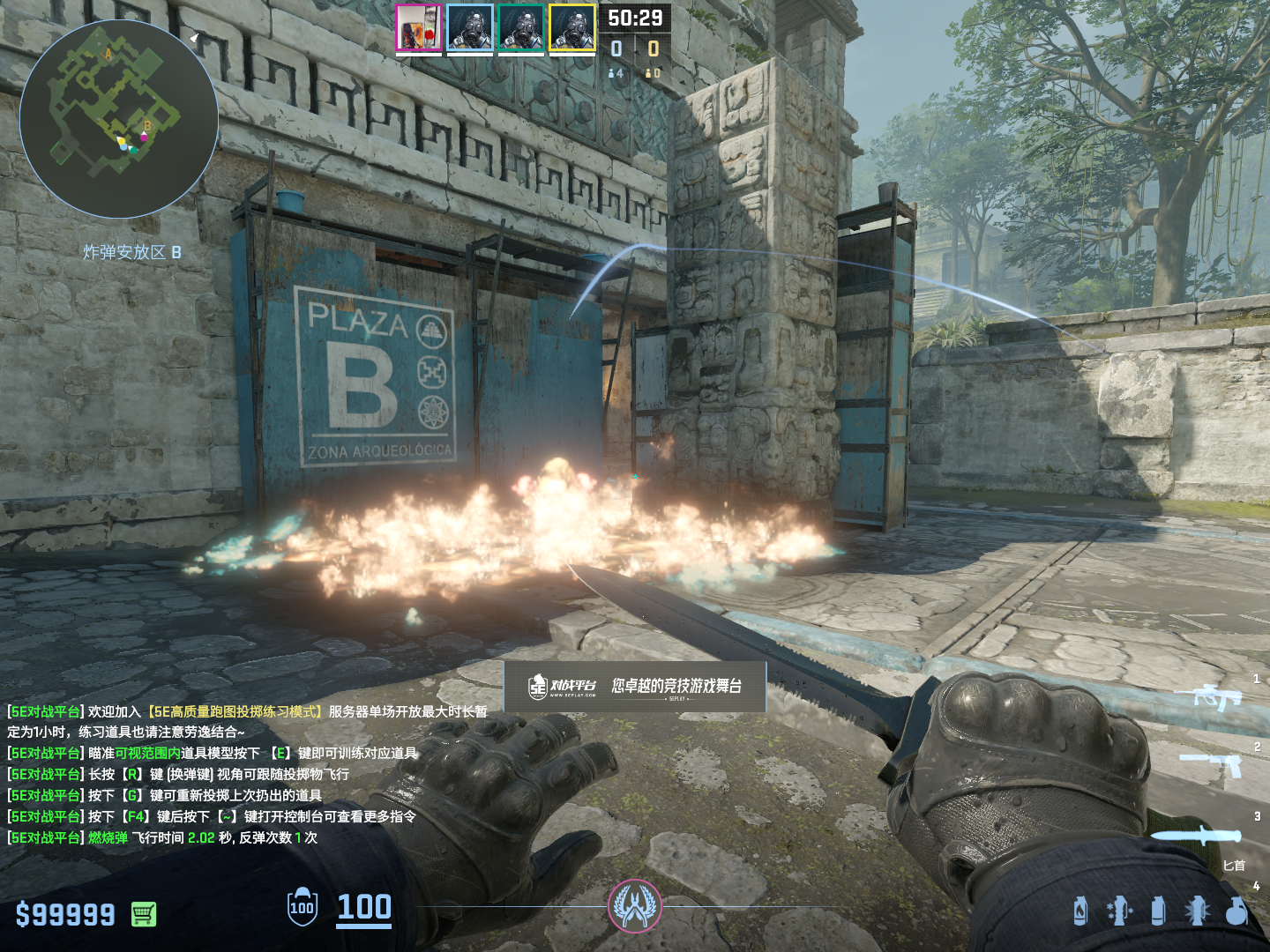Select the green-framed player avatar
This screenshot has height=952, width=1270.
[520, 28]
